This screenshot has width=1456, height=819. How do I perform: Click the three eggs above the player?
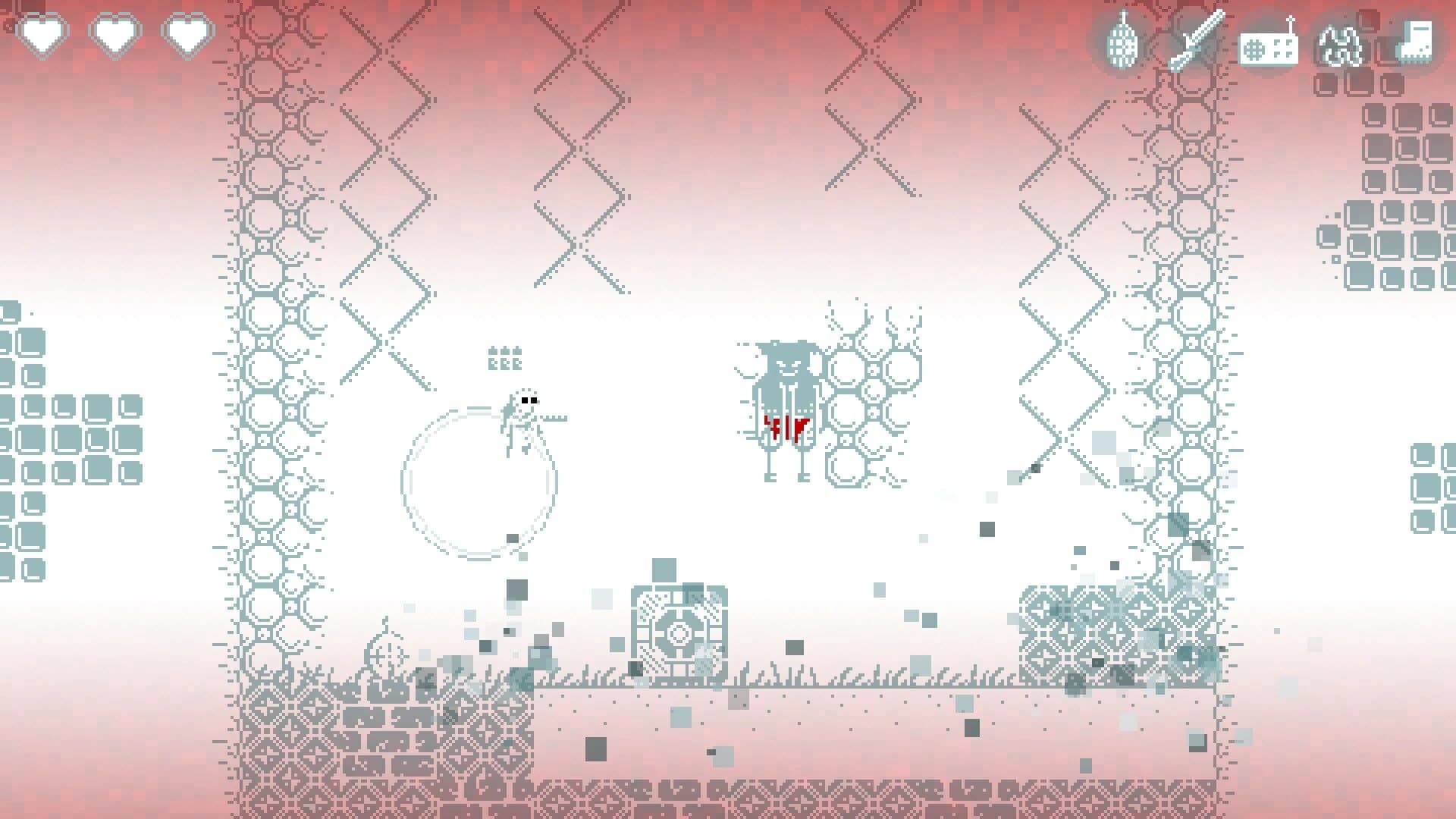pos(504,356)
